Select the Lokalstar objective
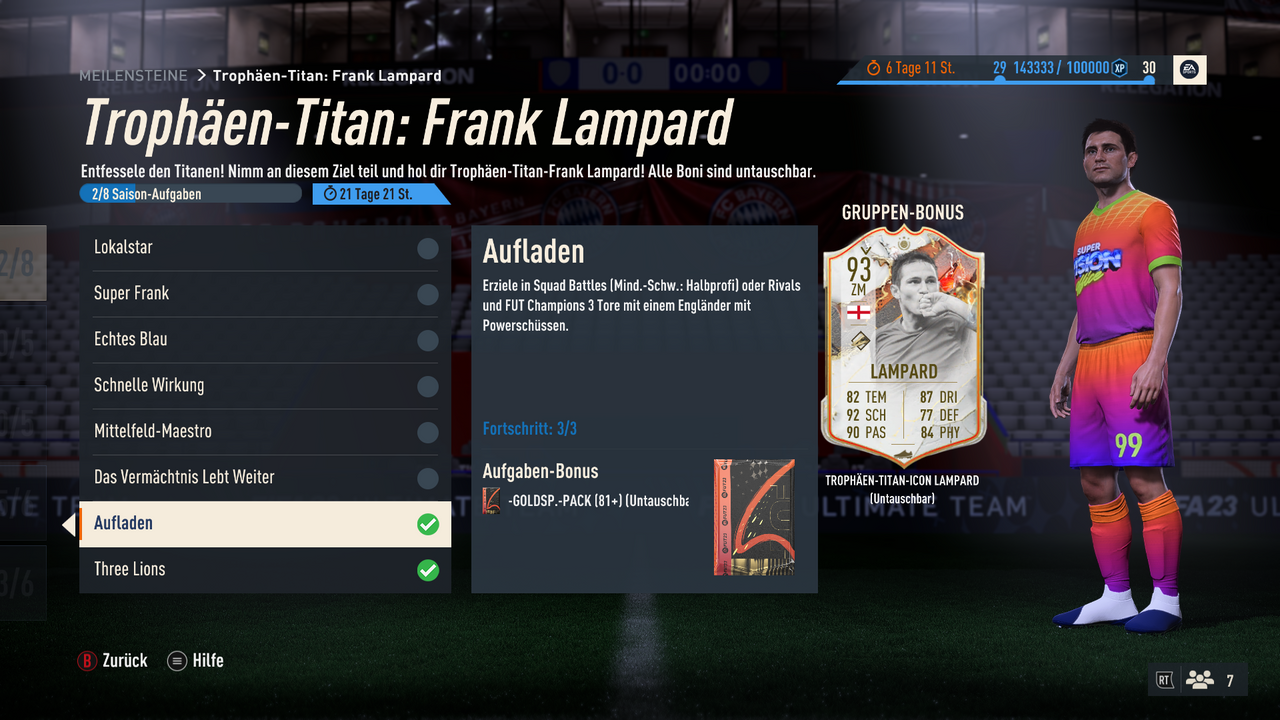Screen dimensions: 1280x720 (x=265, y=248)
